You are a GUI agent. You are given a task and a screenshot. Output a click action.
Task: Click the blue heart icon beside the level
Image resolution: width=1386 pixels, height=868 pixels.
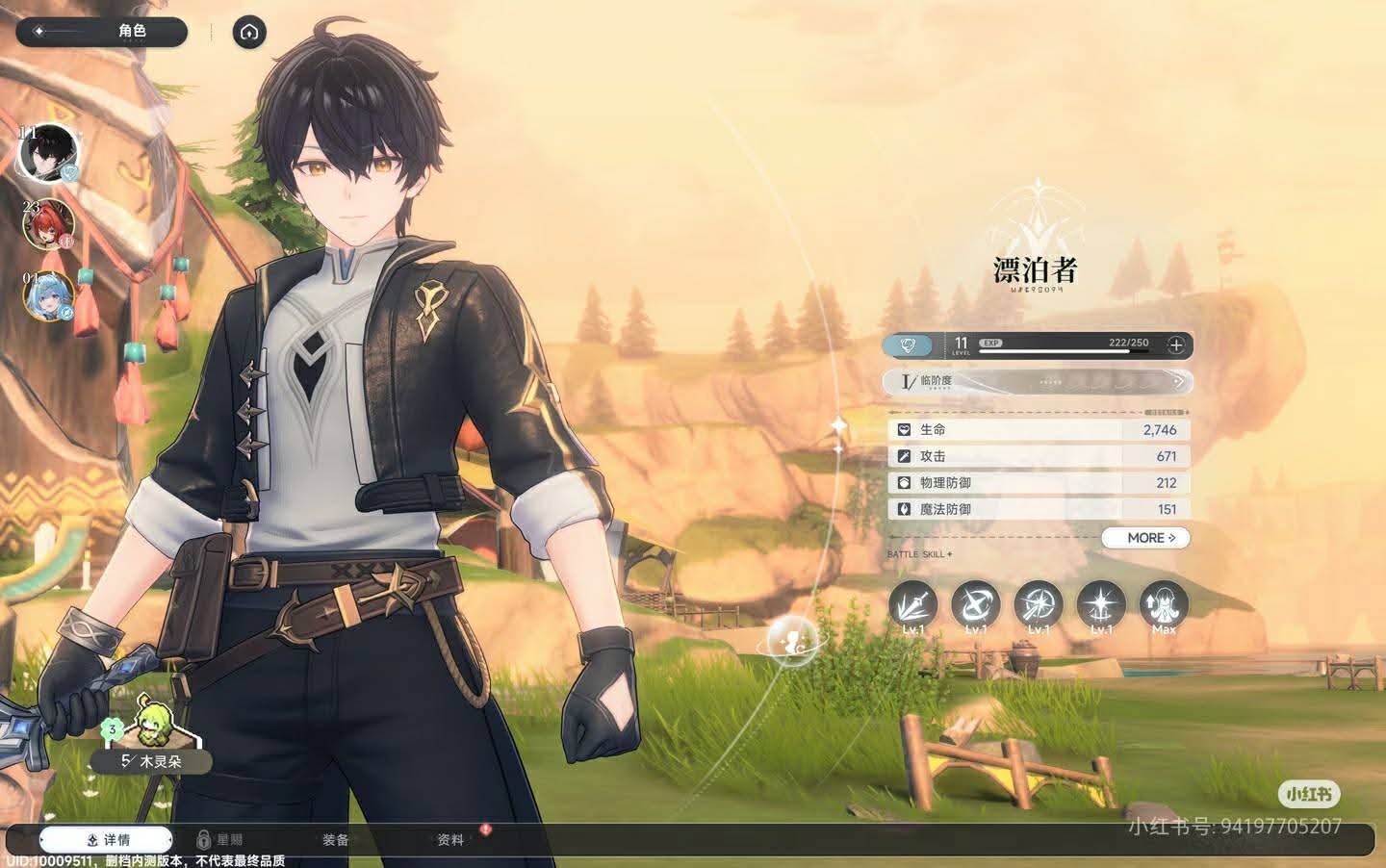click(908, 345)
